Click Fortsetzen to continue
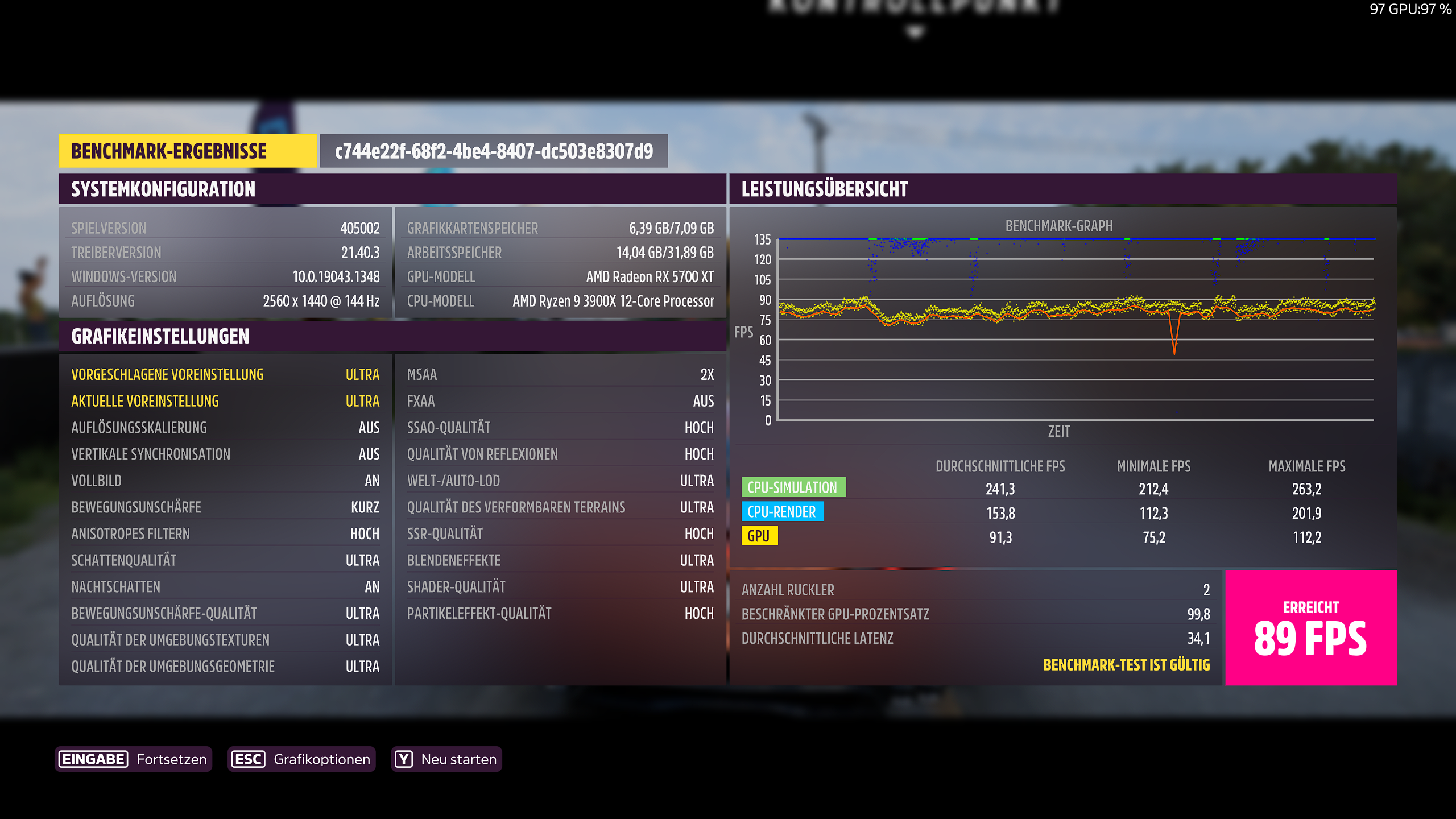Viewport: 1456px width, 819px height. tap(171, 758)
